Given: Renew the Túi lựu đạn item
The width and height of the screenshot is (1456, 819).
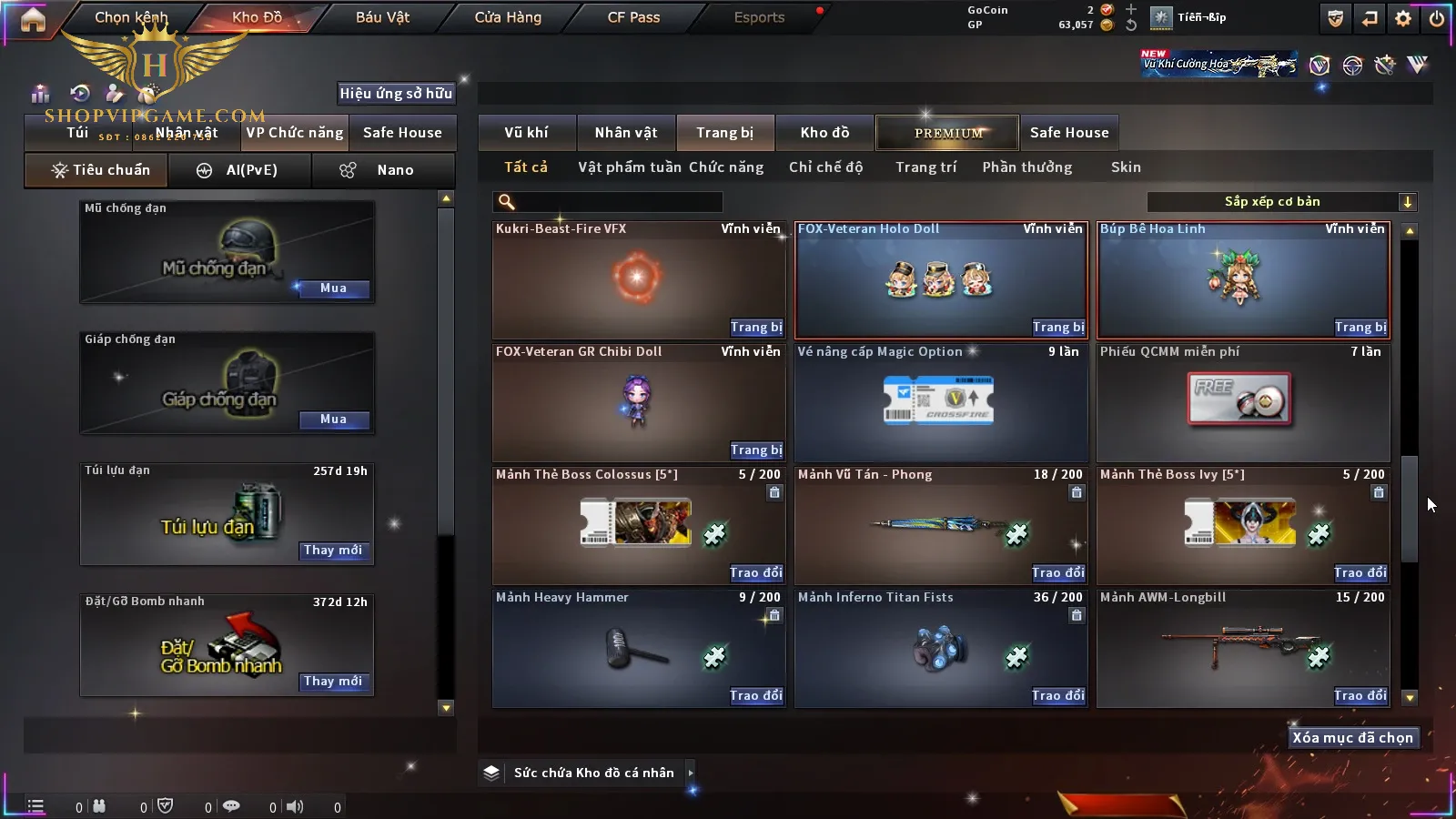Looking at the screenshot, I should coord(333,551).
